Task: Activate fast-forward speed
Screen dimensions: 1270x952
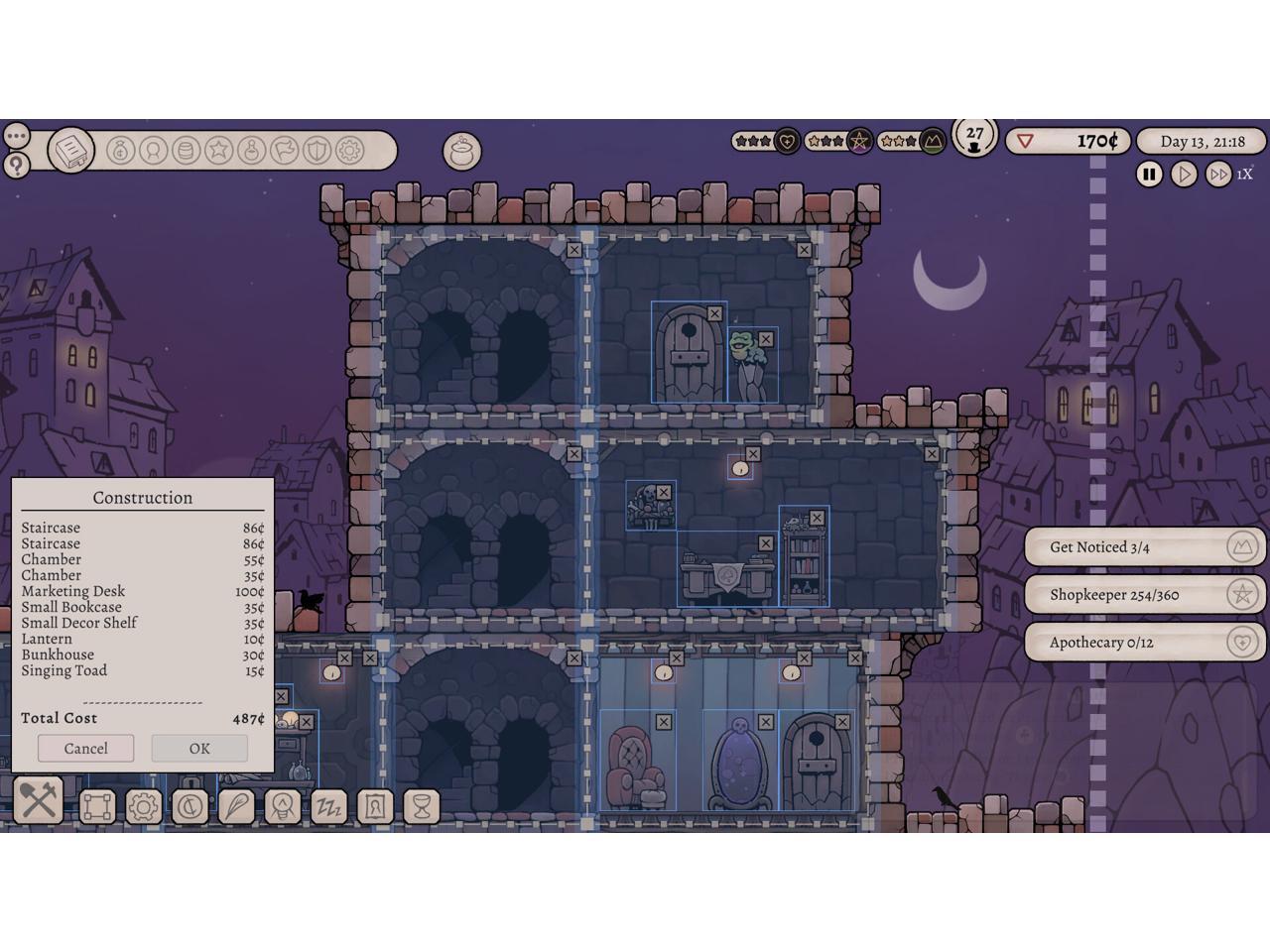Action: [1217, 175]
